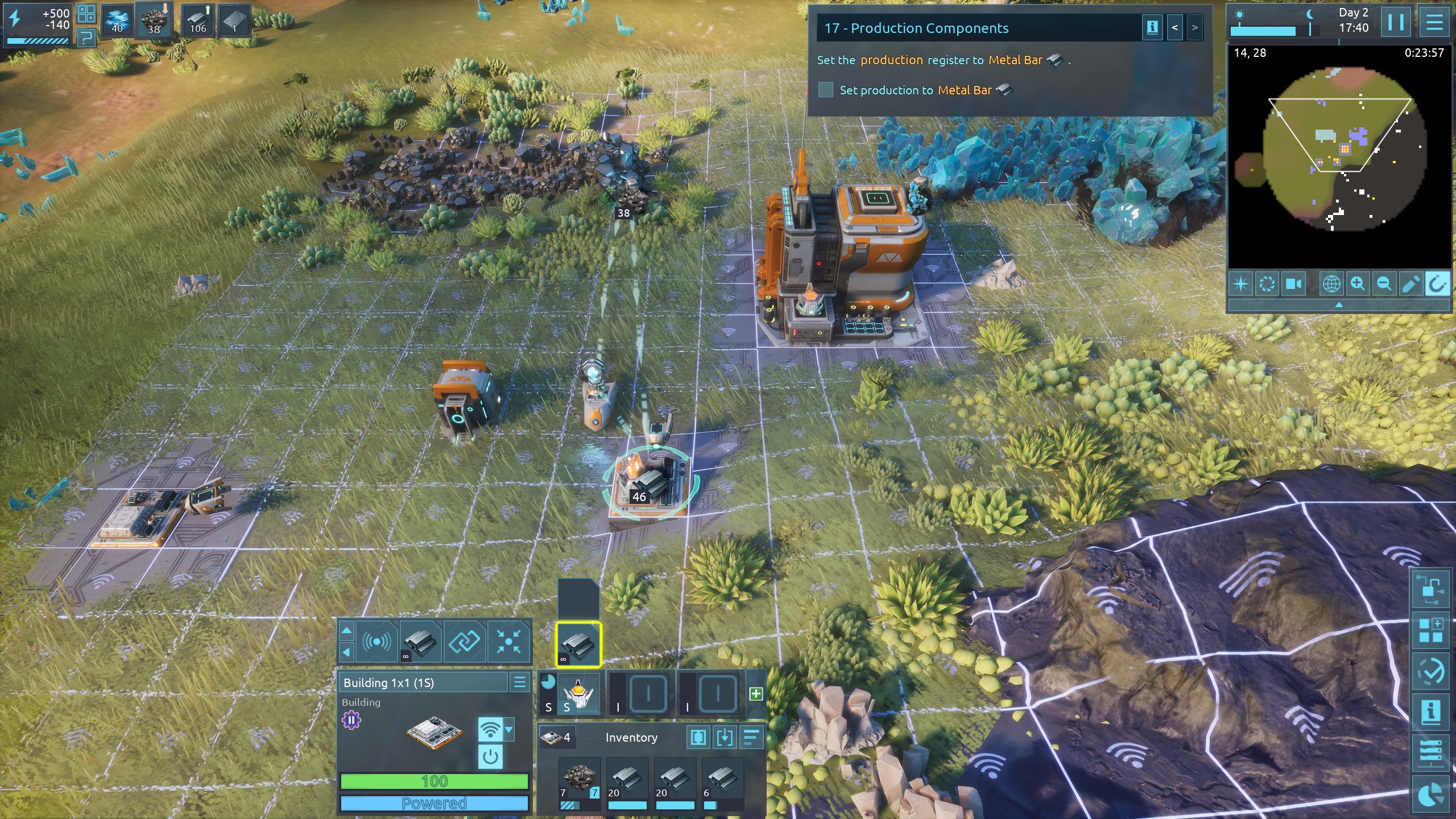This screenshot has width=1456, height=819.
Task: Click the globe icon under the minimap
Action: tap(1331, 284)
